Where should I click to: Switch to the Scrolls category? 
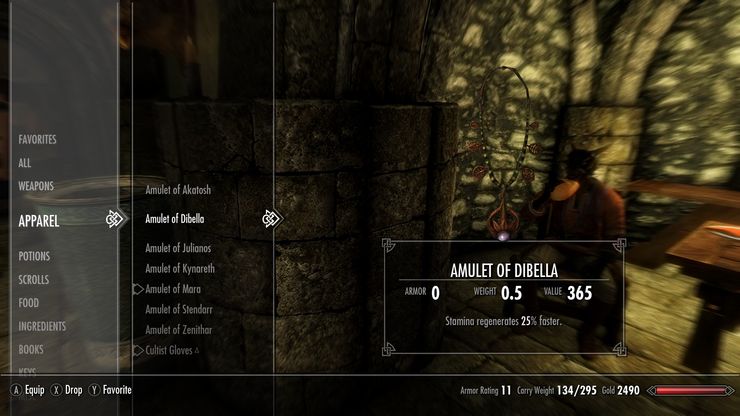(x=34, y=280)
